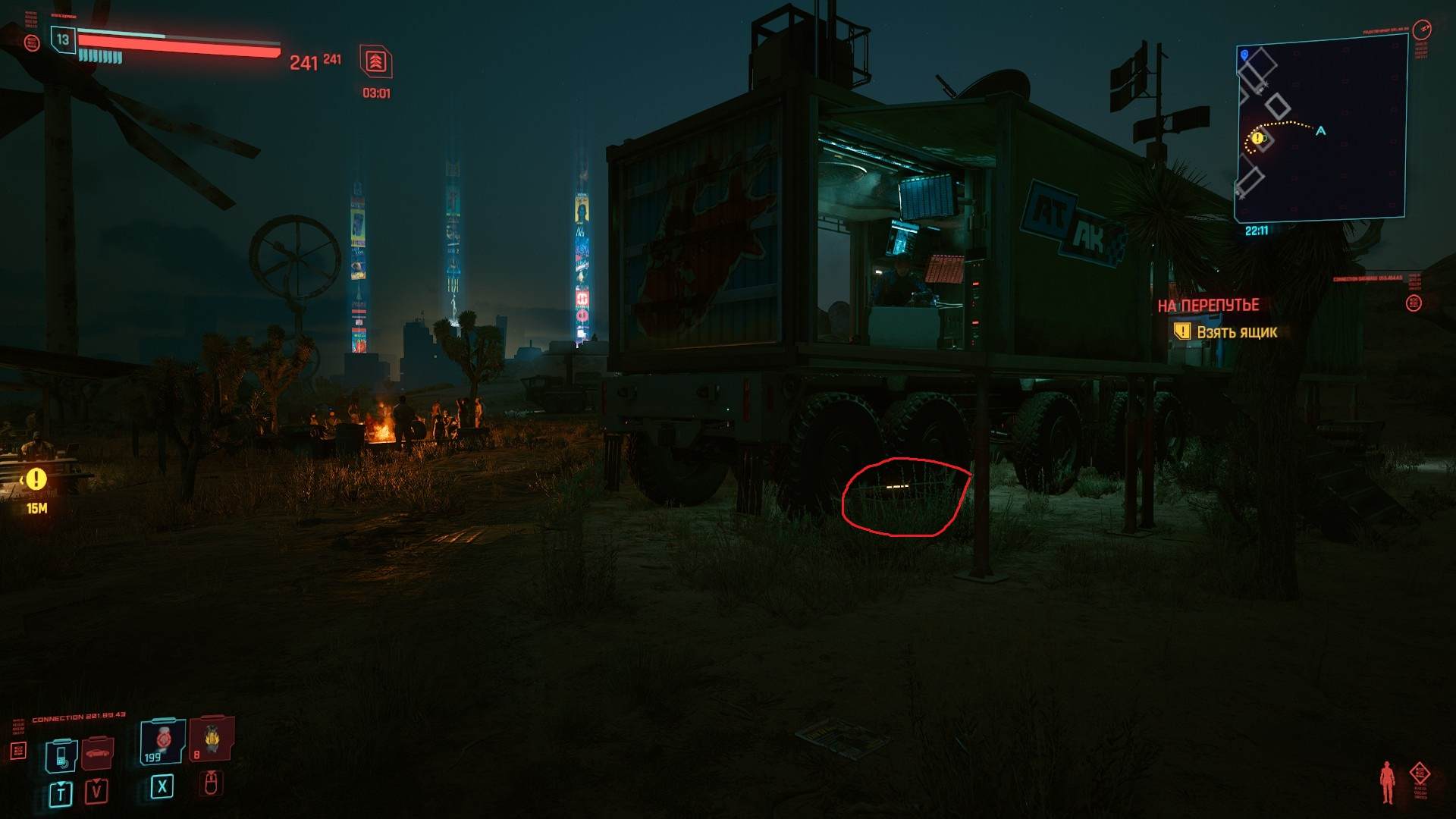The image size is (1456, 819).
Task: Click the red character stance silhouette
Action: point(1387,782)
